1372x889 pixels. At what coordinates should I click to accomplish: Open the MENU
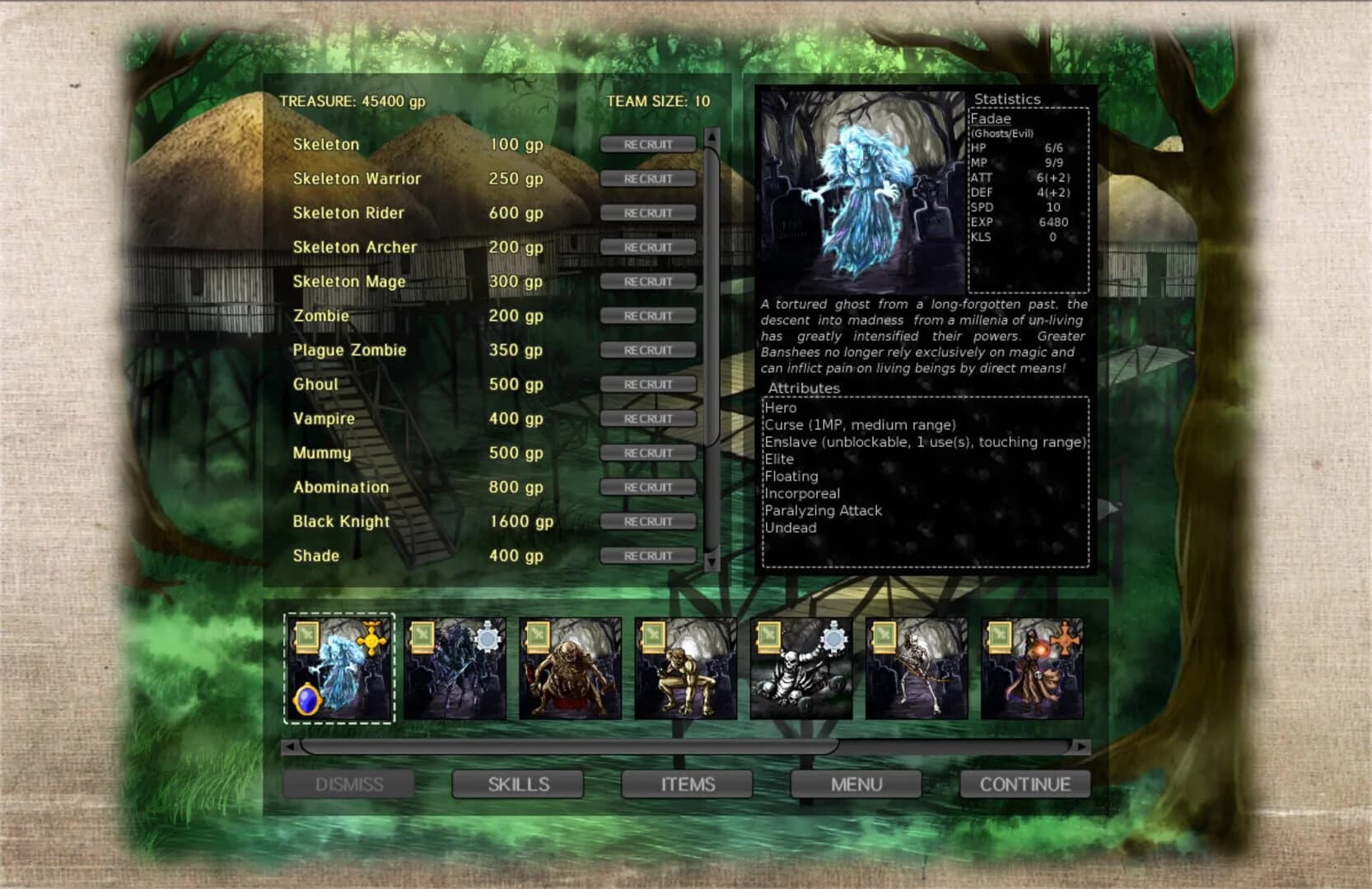click(x=856, y=784)
